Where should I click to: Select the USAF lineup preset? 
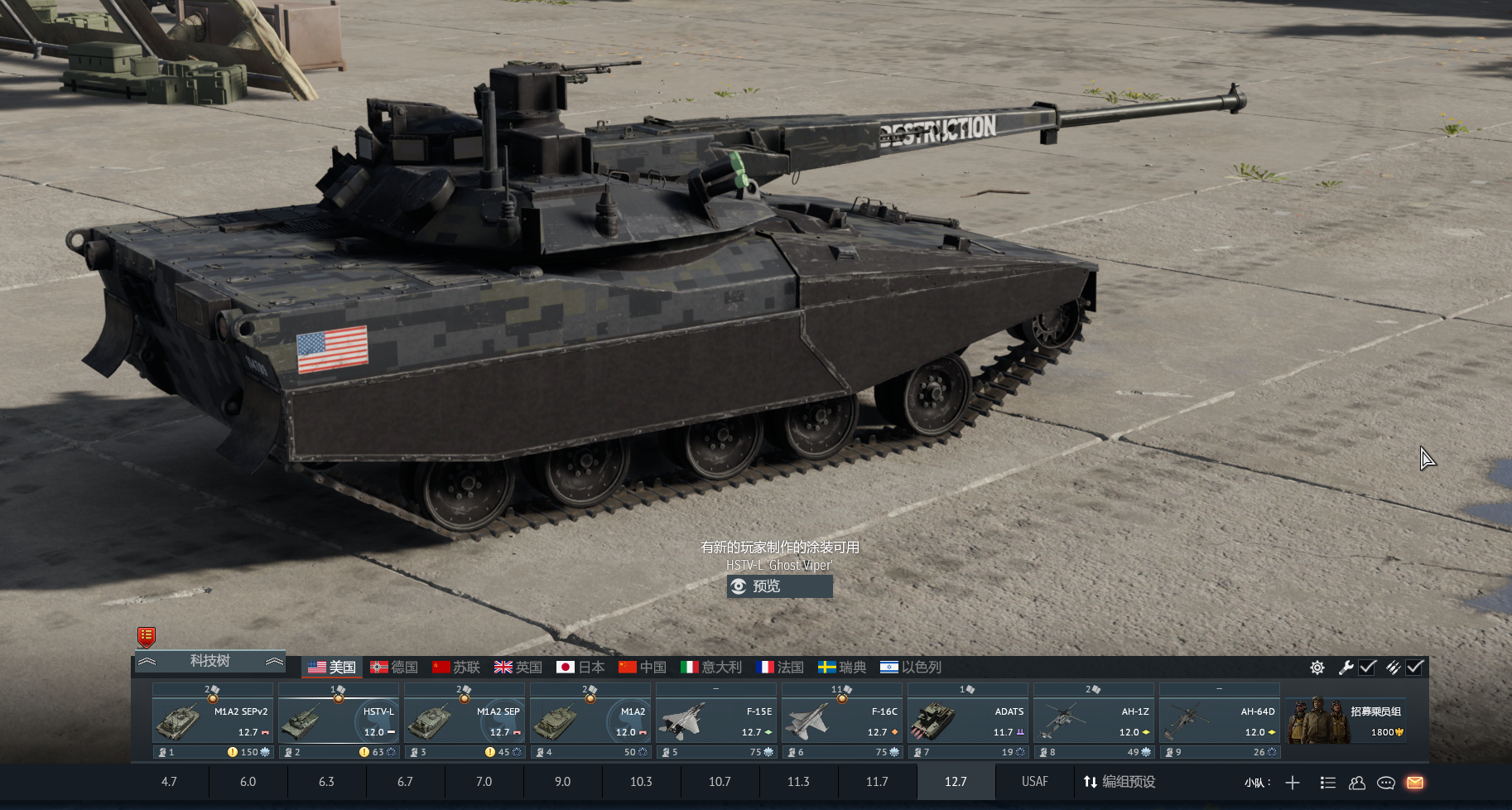1034,782
